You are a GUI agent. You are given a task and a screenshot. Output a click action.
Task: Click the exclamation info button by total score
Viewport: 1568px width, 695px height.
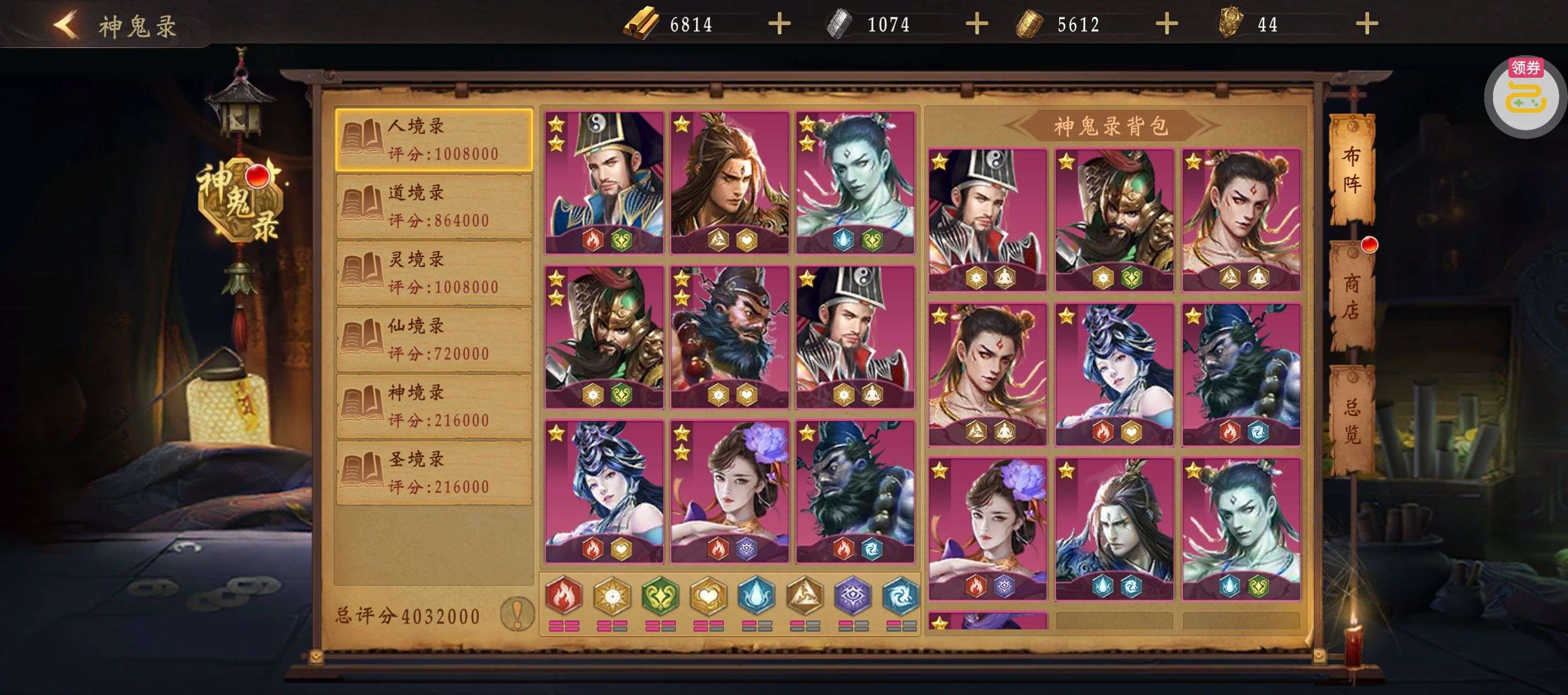[x=517, y=613]
